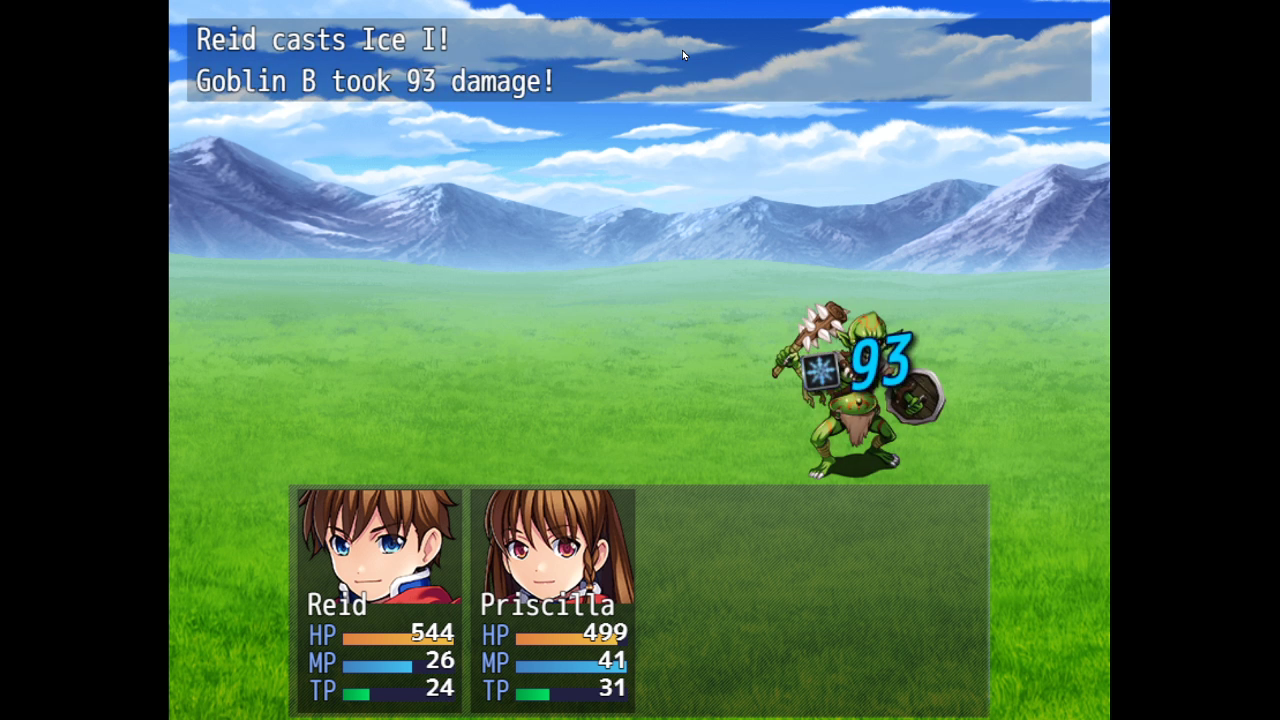This screenshot has height=720, width=1280.
Task: Click the goblin's wooden shield
Action: click(915, 400)
